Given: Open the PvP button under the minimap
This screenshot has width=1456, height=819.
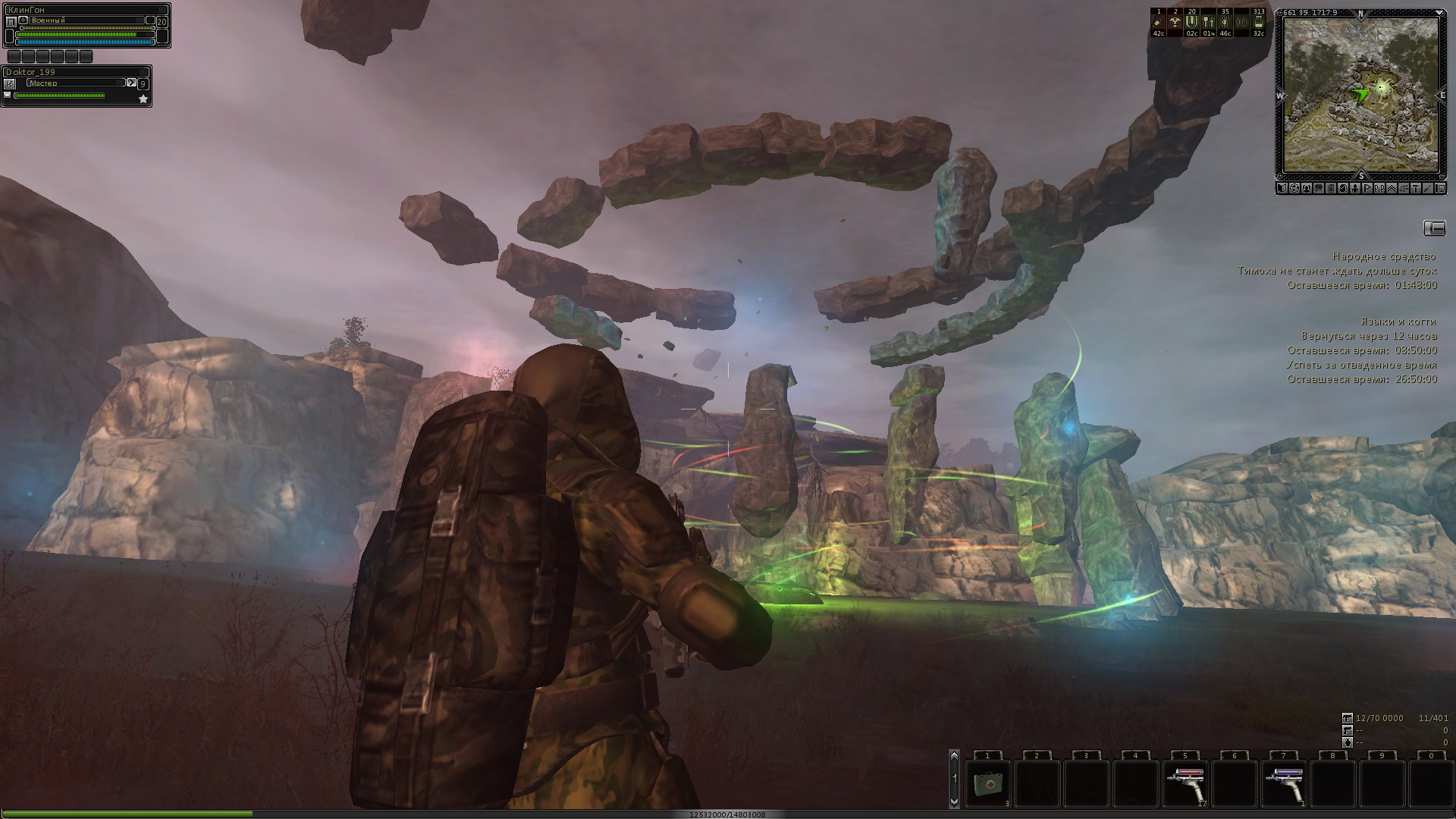Looking at the screenshot, I should click(1379, 188).
